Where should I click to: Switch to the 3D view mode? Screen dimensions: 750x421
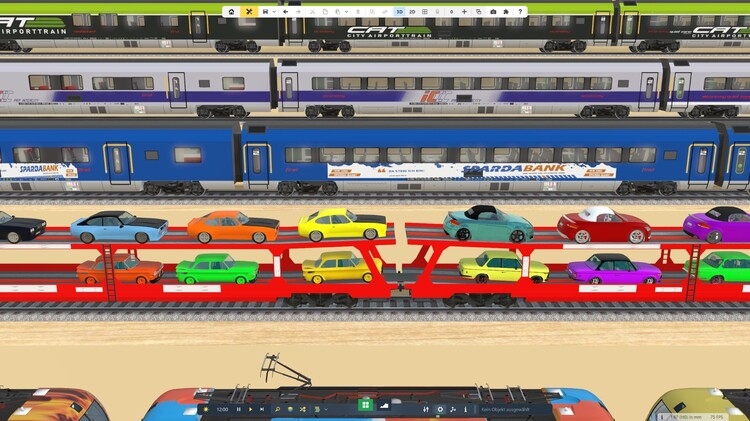click(399, 11)
